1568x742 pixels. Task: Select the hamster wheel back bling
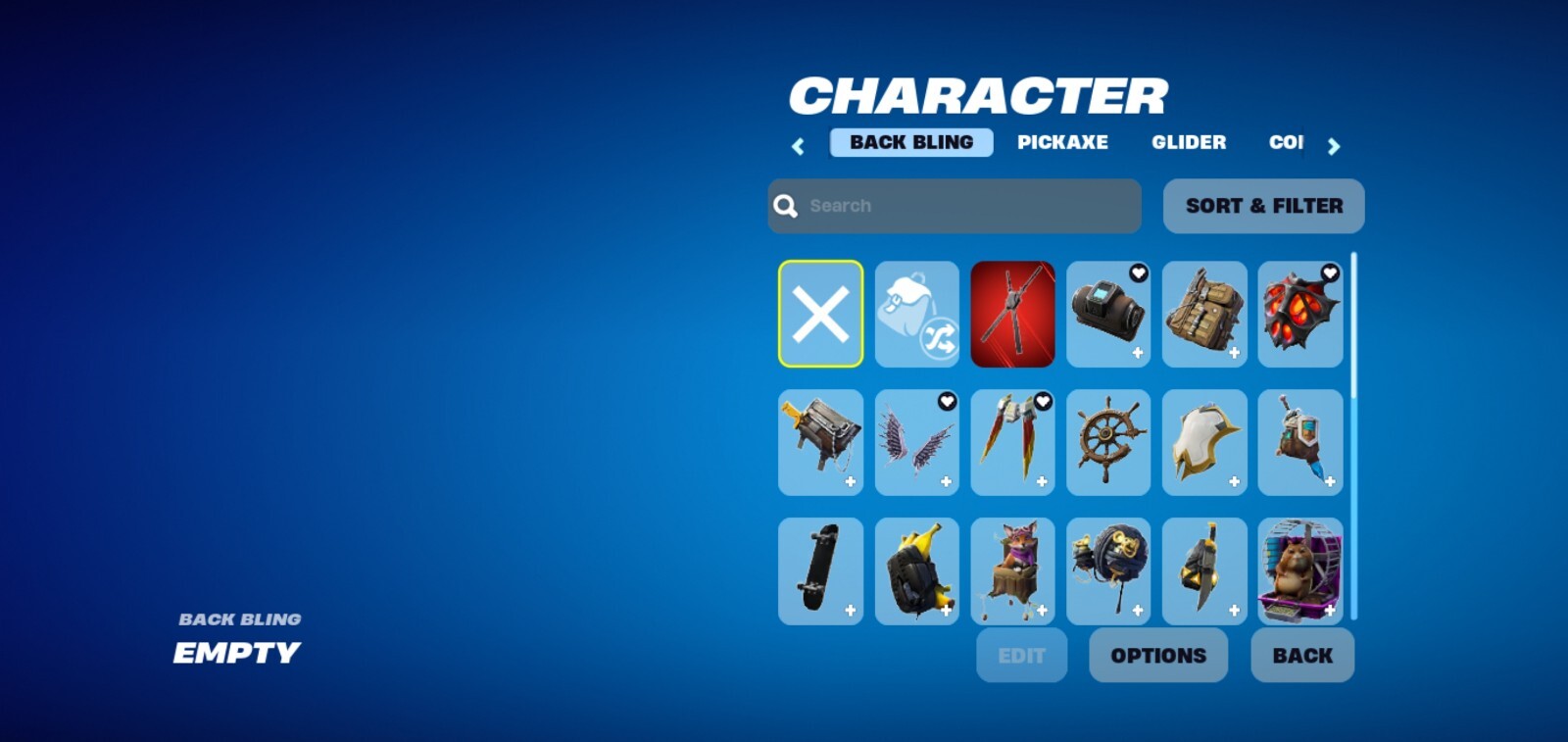point(1300,572)
